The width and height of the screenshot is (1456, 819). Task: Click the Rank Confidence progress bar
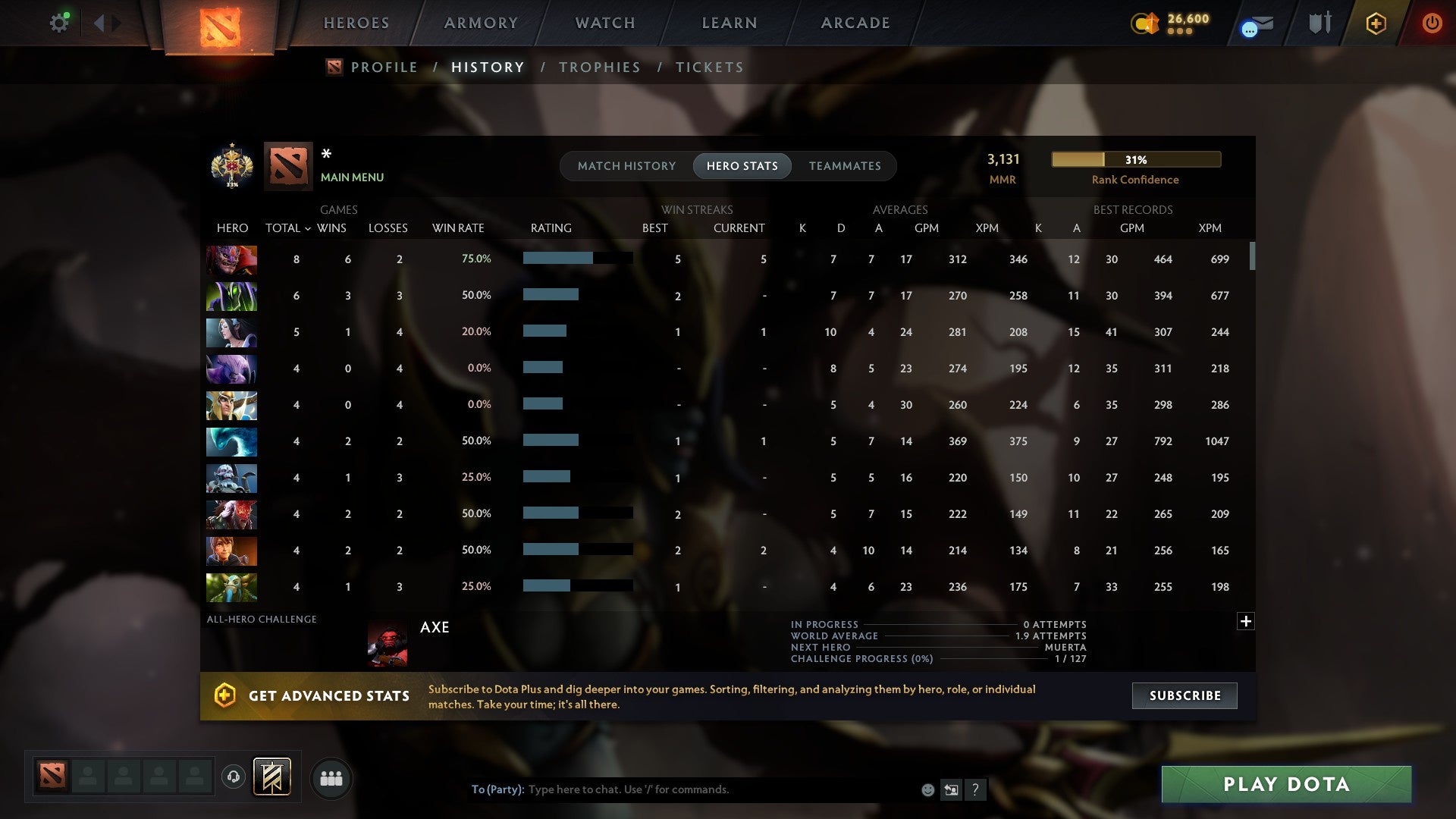[1135, 159]
